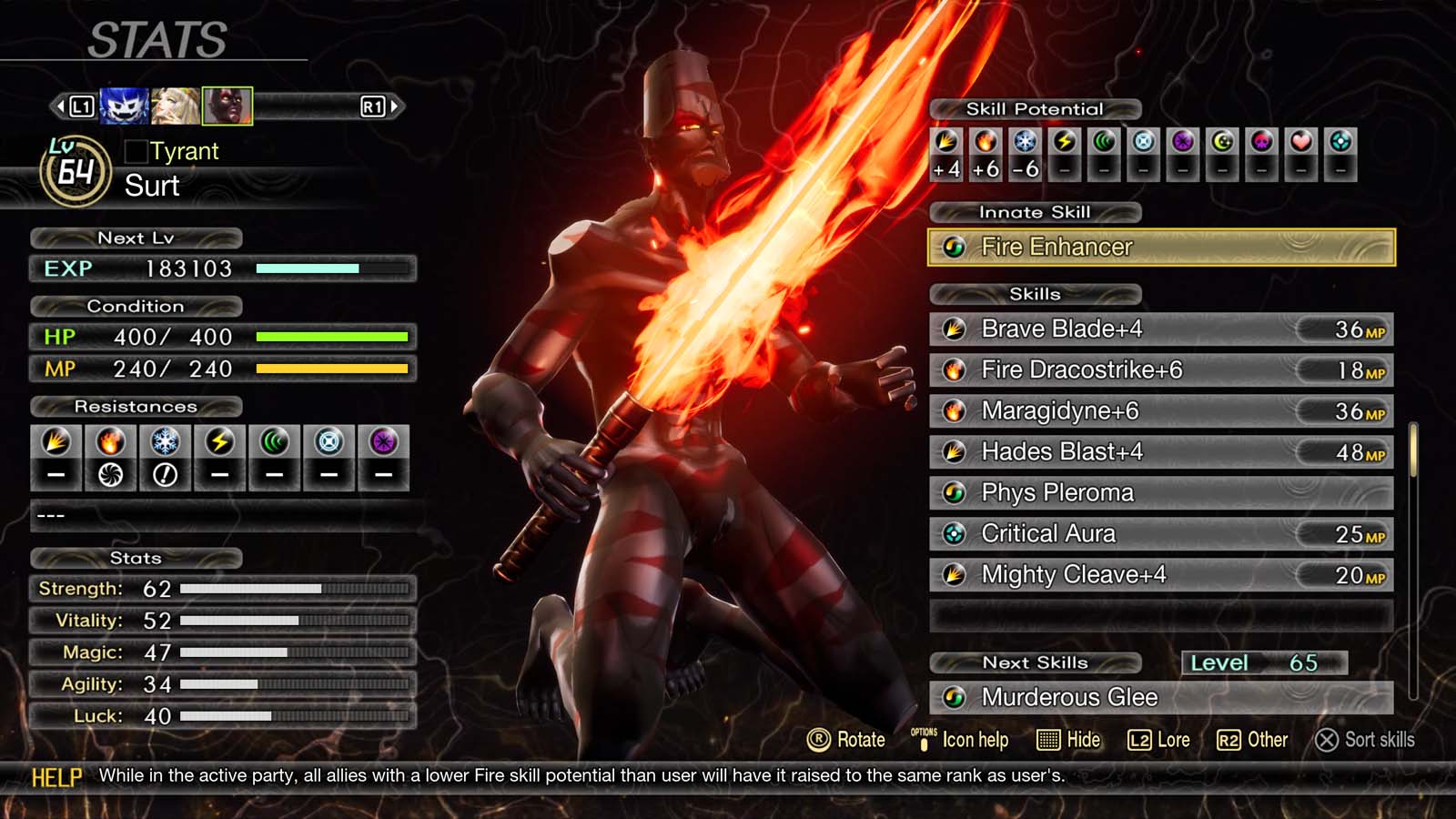Switch to the blonde demon portrait
The height and width of the screenshot is (819, 1456).
[175, 106]
